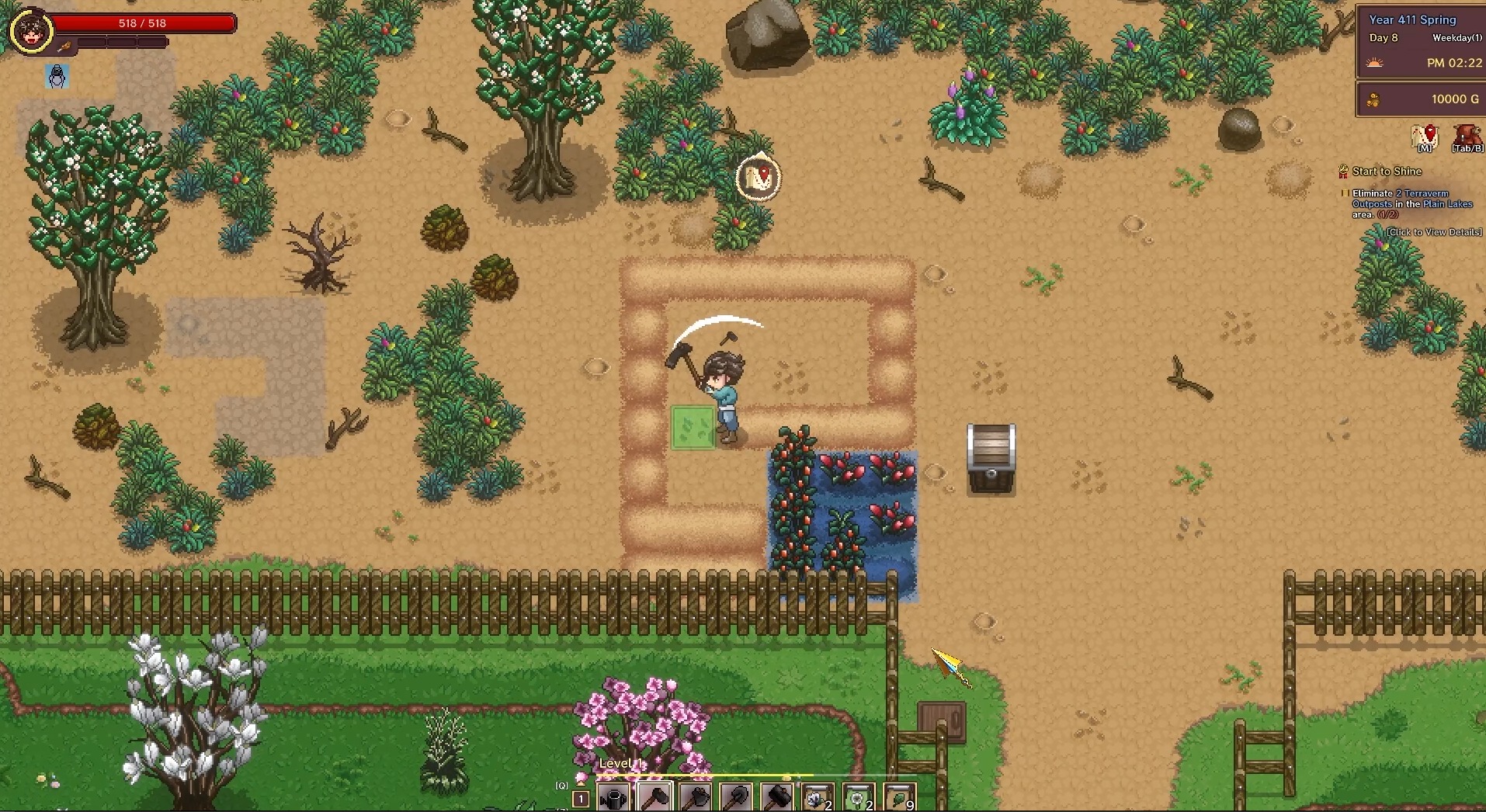Select the sledgehammer in the hotbar
This screenshot has height=812, width=1486.
tap(776, 796)
